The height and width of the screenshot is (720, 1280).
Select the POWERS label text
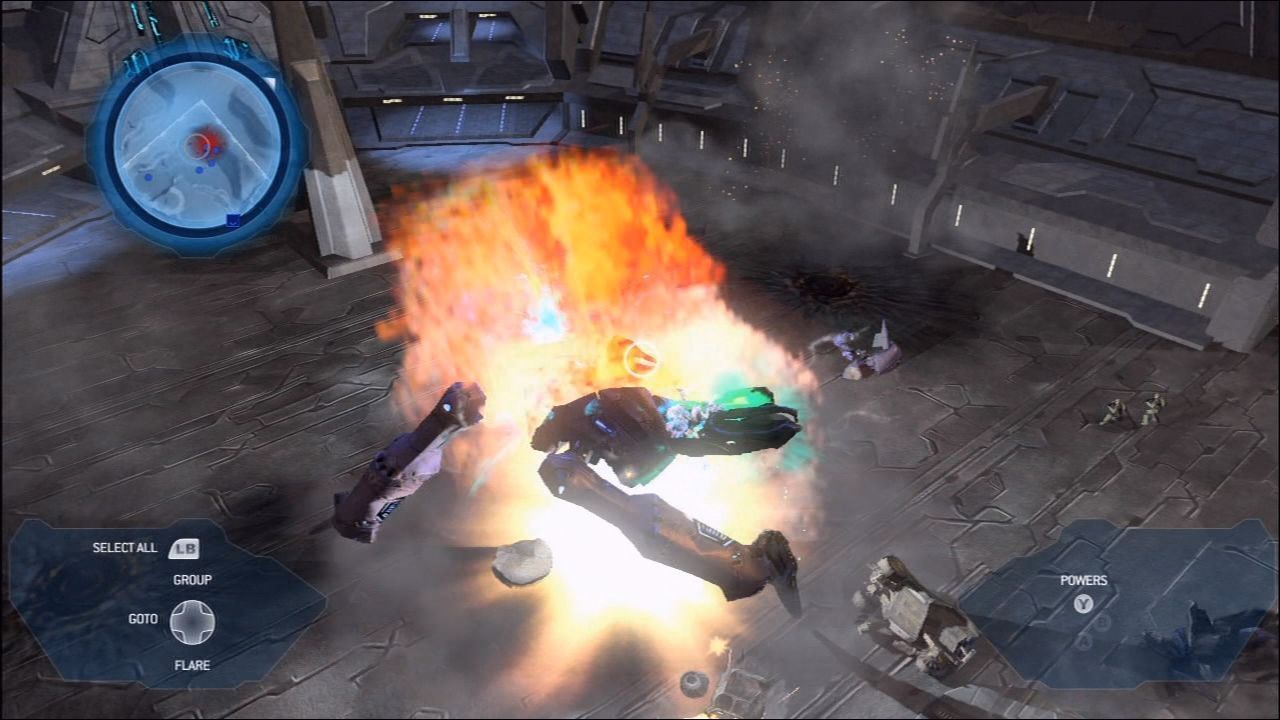coord(1086,579)
